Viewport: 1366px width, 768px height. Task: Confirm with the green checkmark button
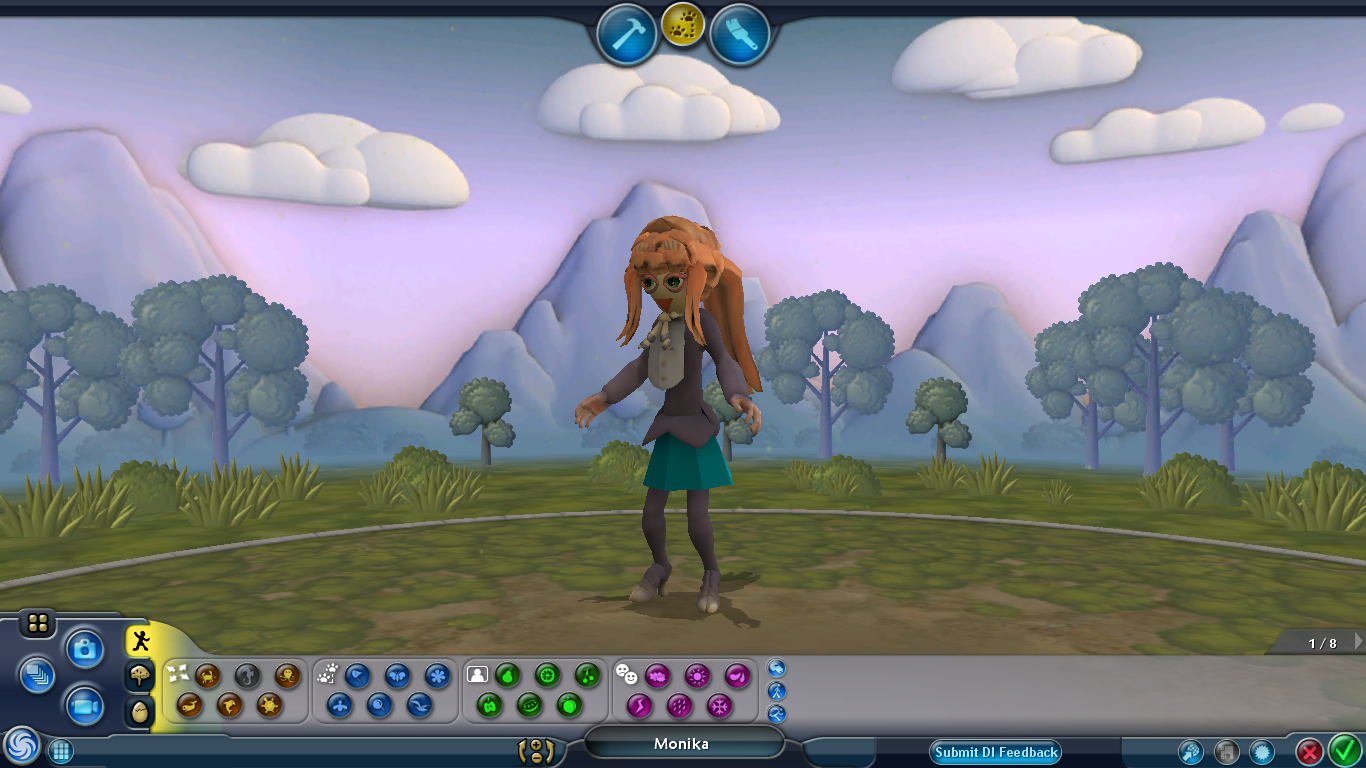(1344, 751)
